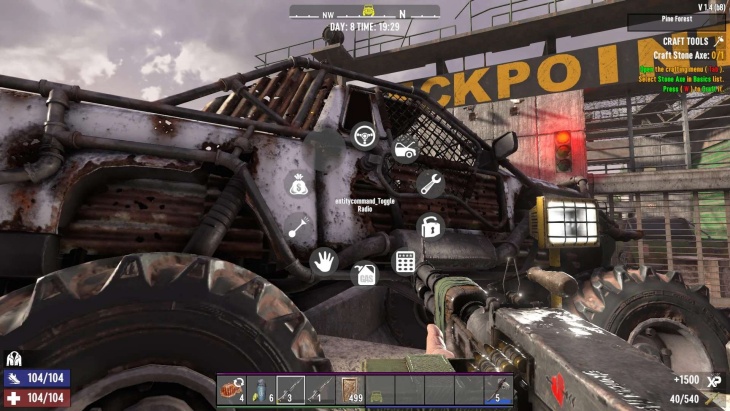Select the meat item hotbar slot

[x=232, y=389]
